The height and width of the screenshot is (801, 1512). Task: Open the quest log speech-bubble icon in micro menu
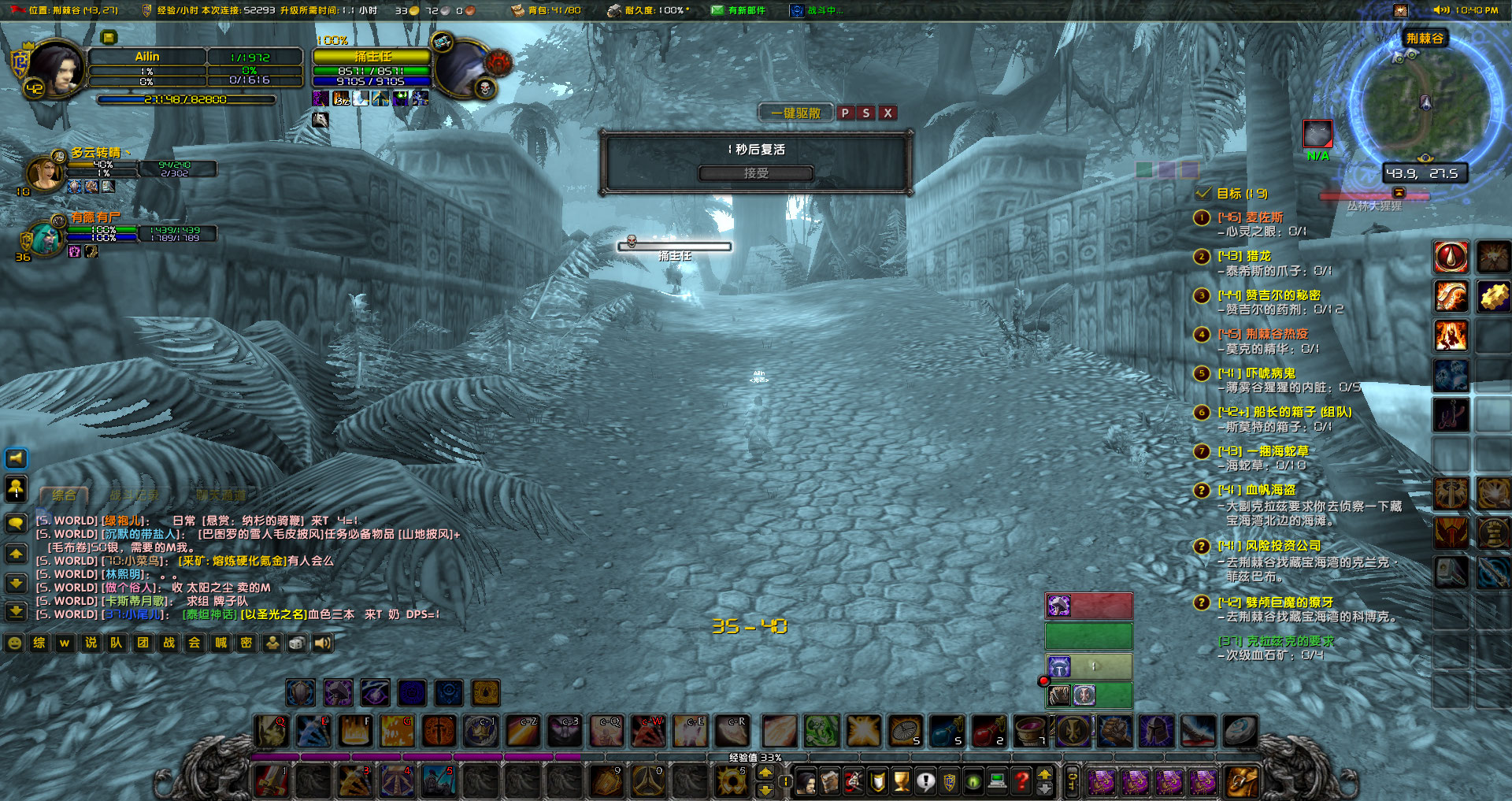pos(926,781)
